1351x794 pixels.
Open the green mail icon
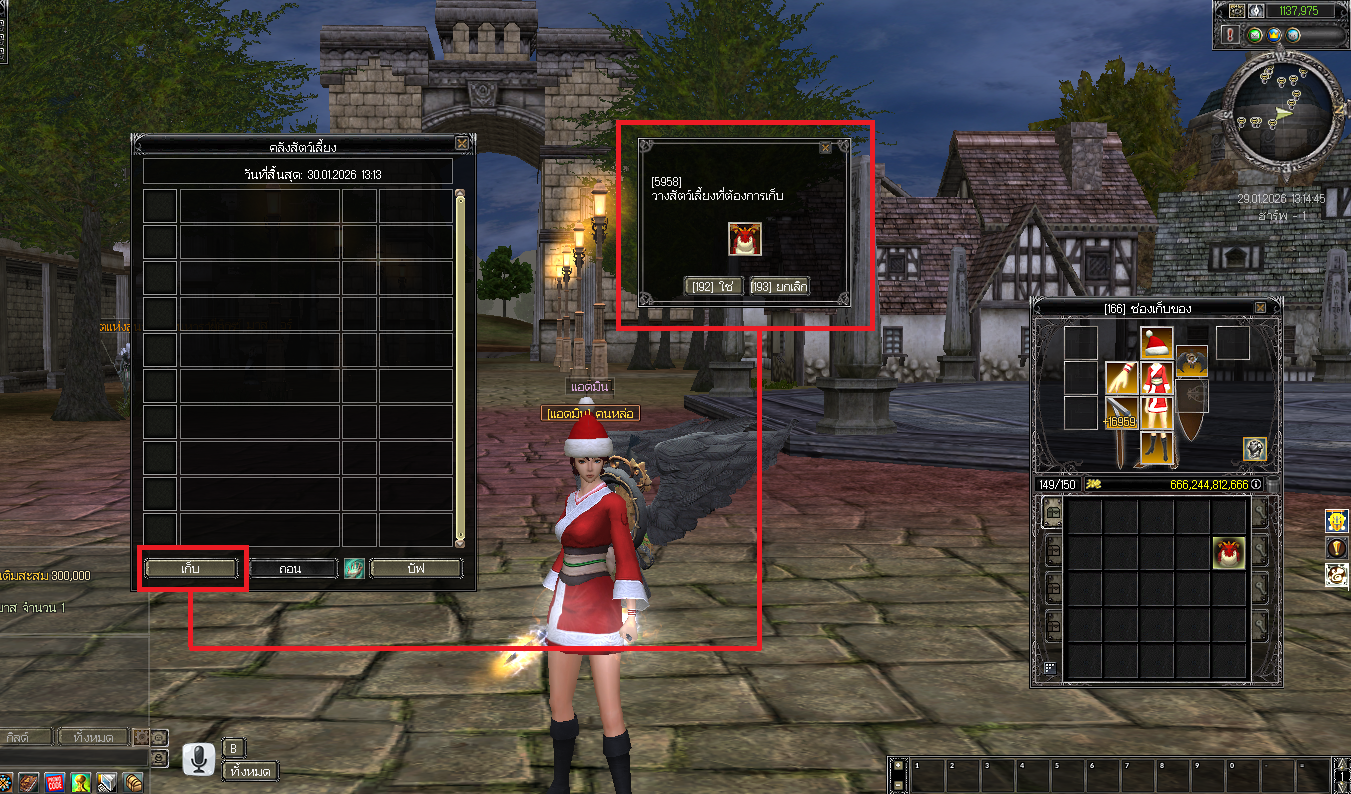[1255, 35]
